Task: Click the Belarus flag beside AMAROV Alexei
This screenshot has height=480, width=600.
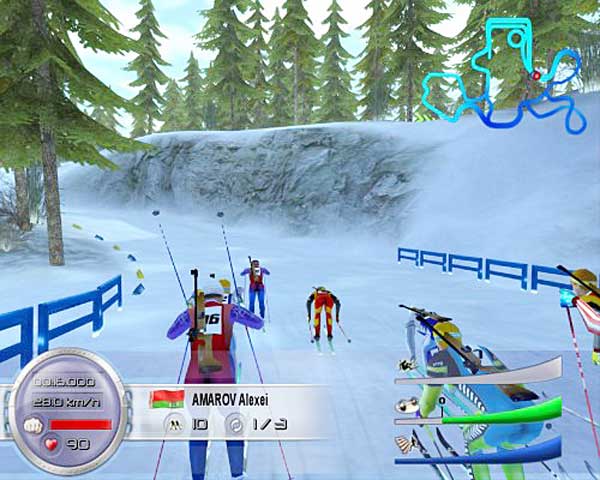Action: coord(161,399)
